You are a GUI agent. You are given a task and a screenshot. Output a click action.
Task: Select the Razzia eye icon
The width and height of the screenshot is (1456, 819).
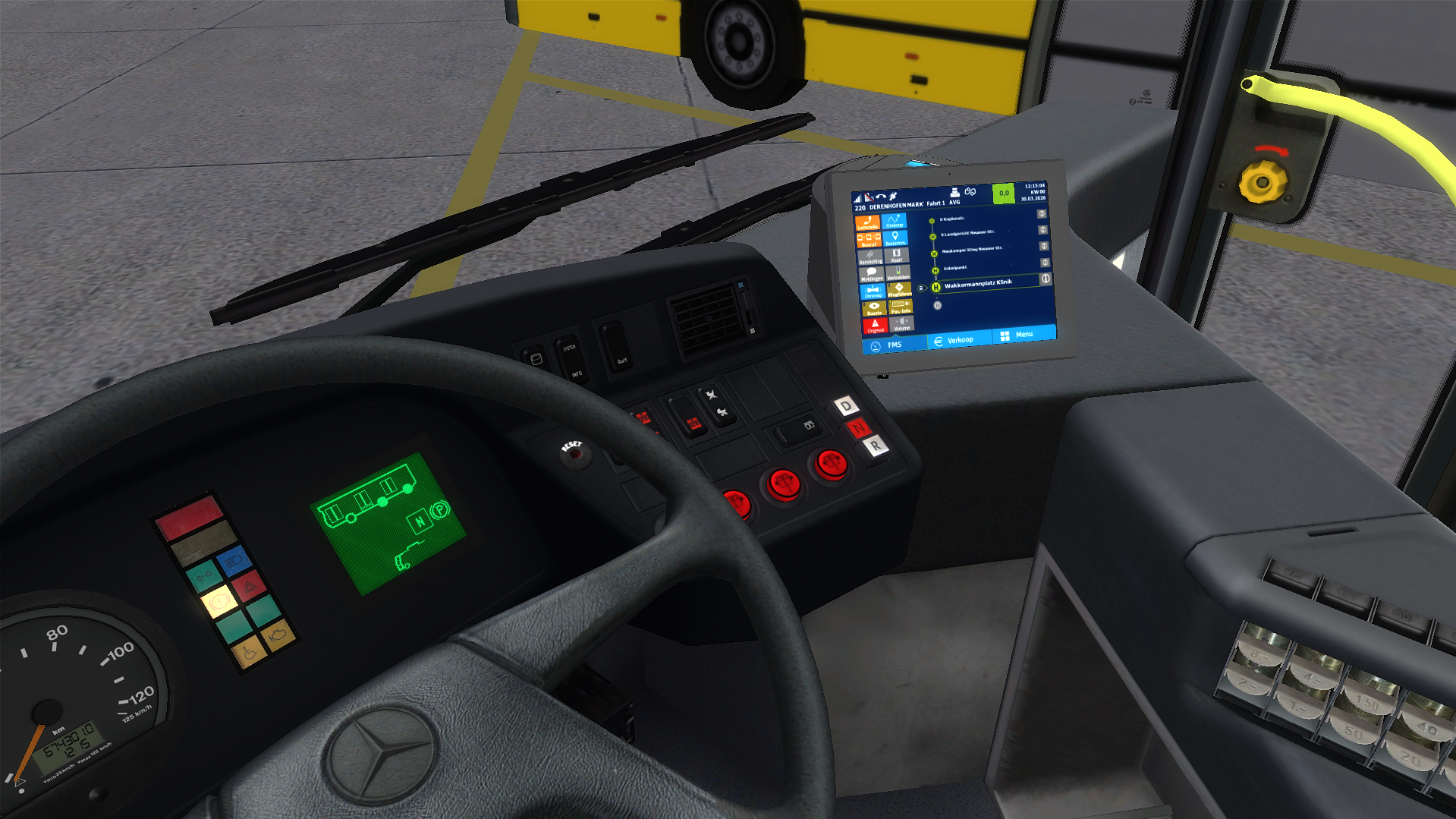point(874,308)
